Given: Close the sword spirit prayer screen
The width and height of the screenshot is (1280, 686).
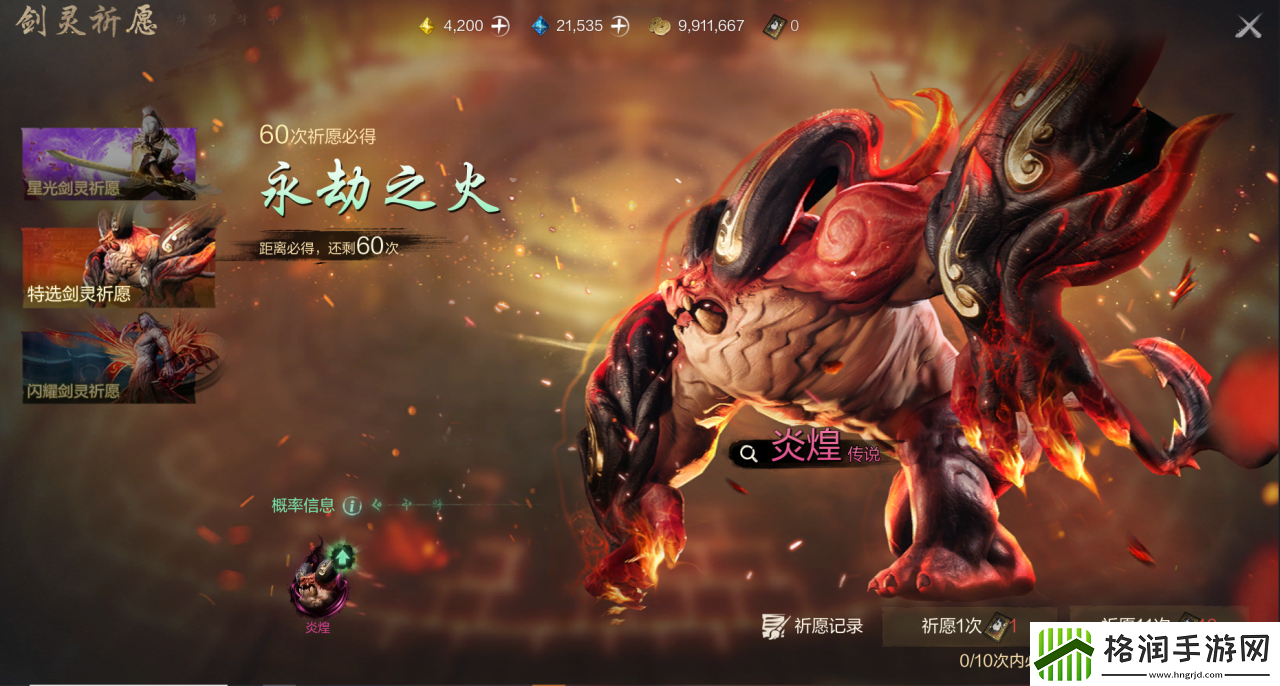Looking at the screenshot, I should tap(1248, 26).
